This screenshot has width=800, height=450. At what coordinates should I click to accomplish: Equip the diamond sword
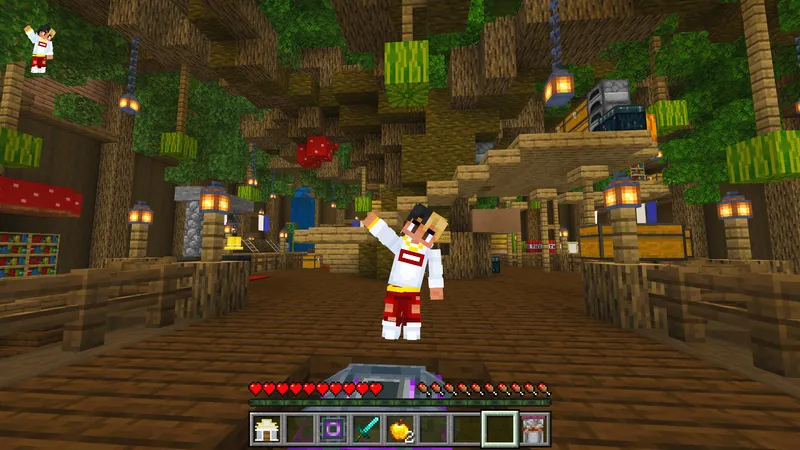[365, 429]
